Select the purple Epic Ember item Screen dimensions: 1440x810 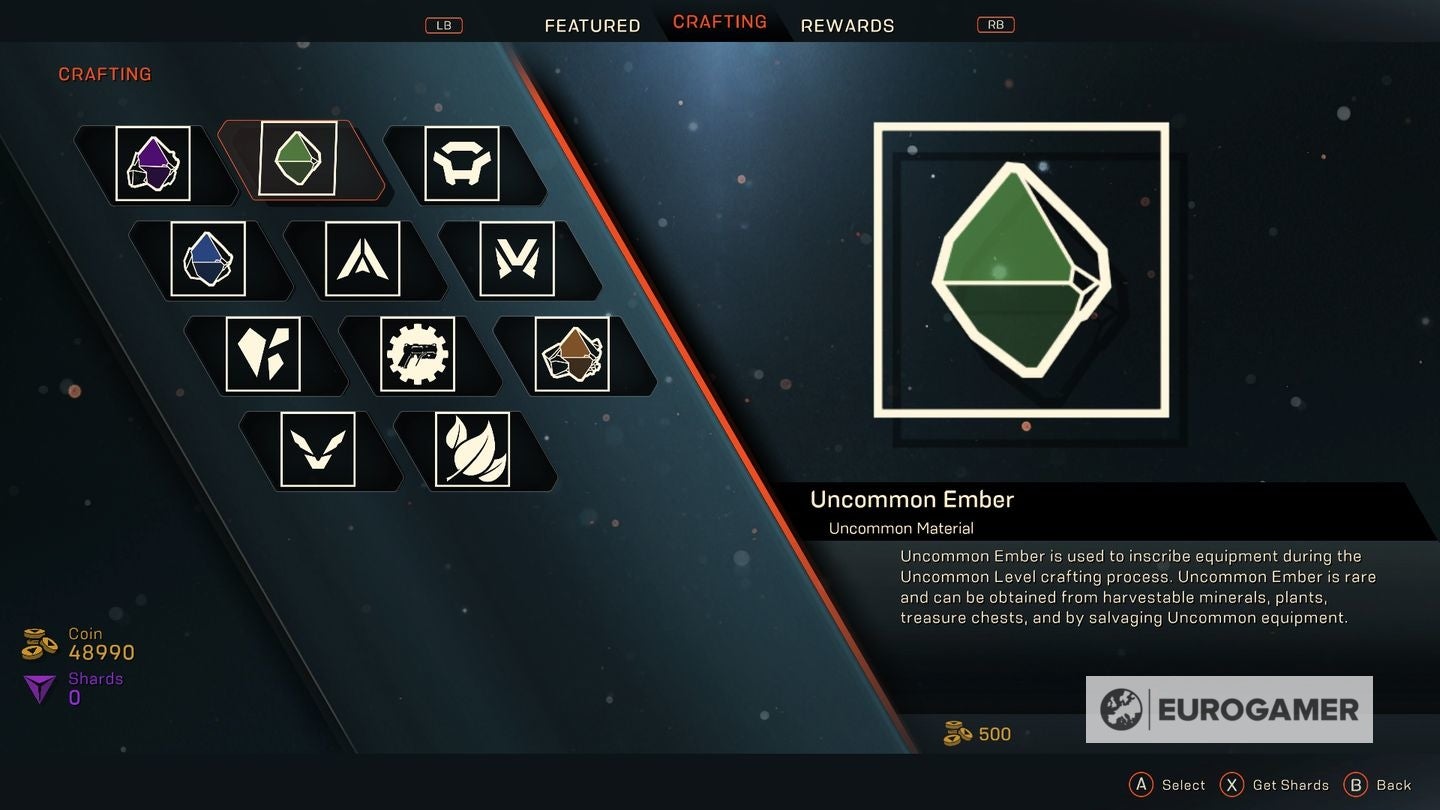[x=153, y=164]
